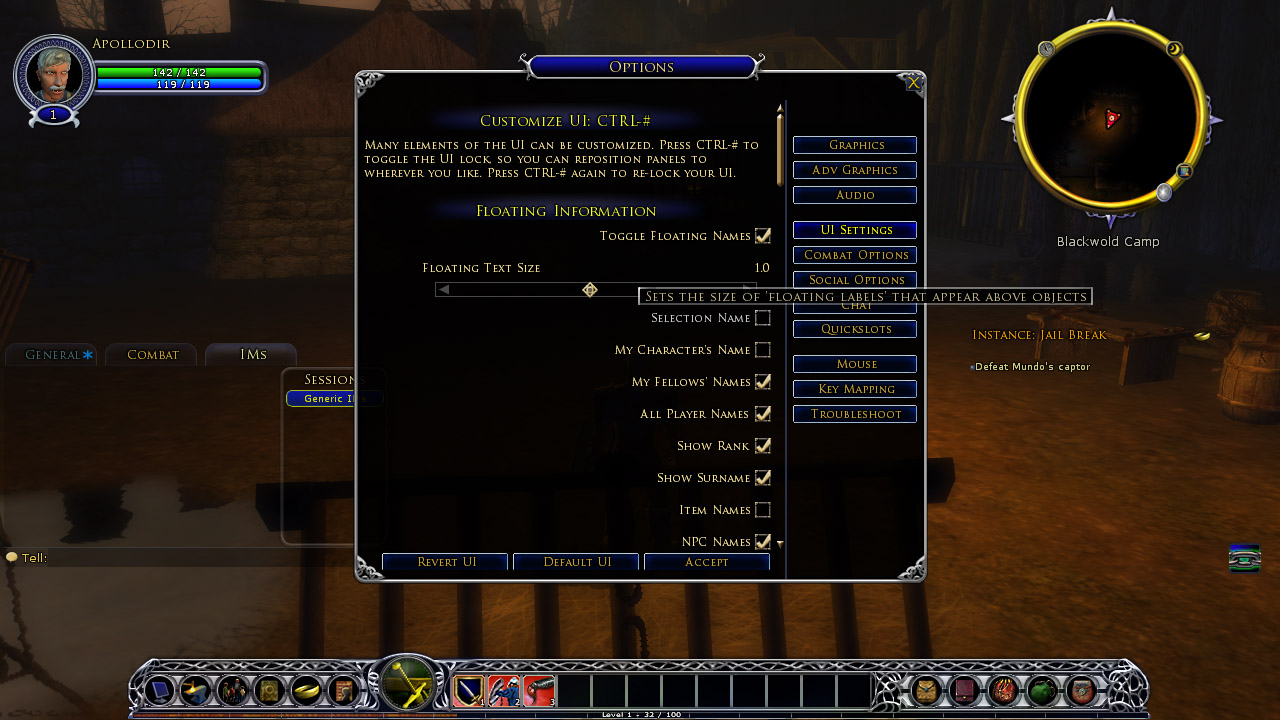This screenshot has width=1280, height=720.
Task: Open the Graphics settings
Action: 855,145
